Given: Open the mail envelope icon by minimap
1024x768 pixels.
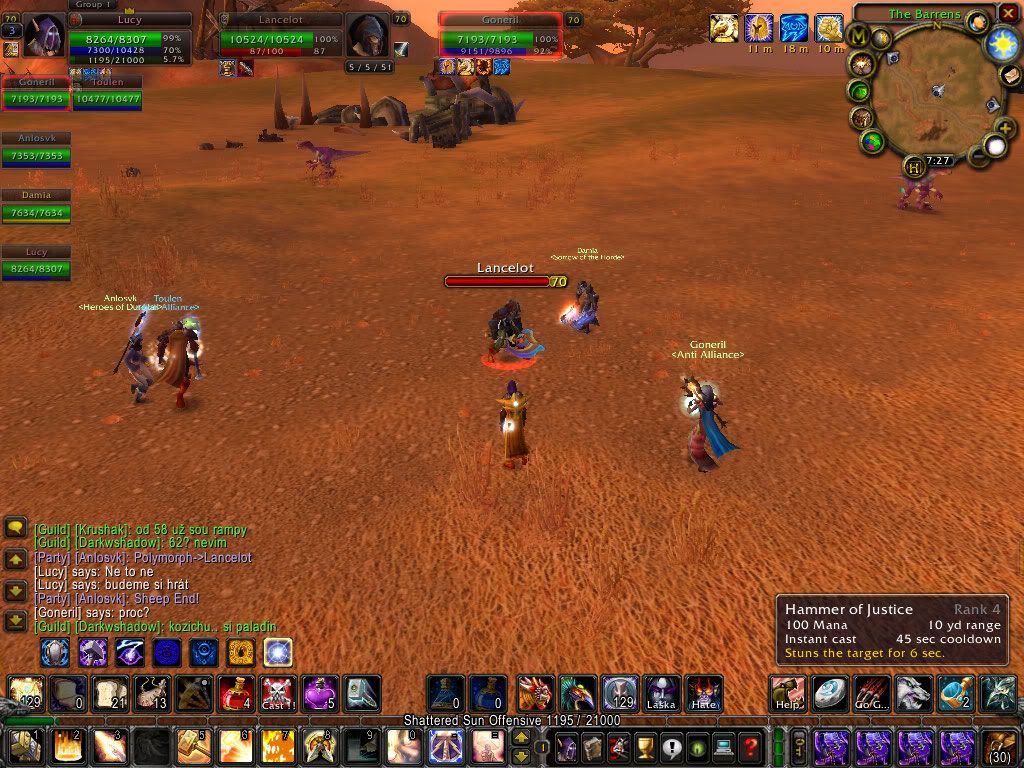Looking at the screenshot, I should point(1012,77).
